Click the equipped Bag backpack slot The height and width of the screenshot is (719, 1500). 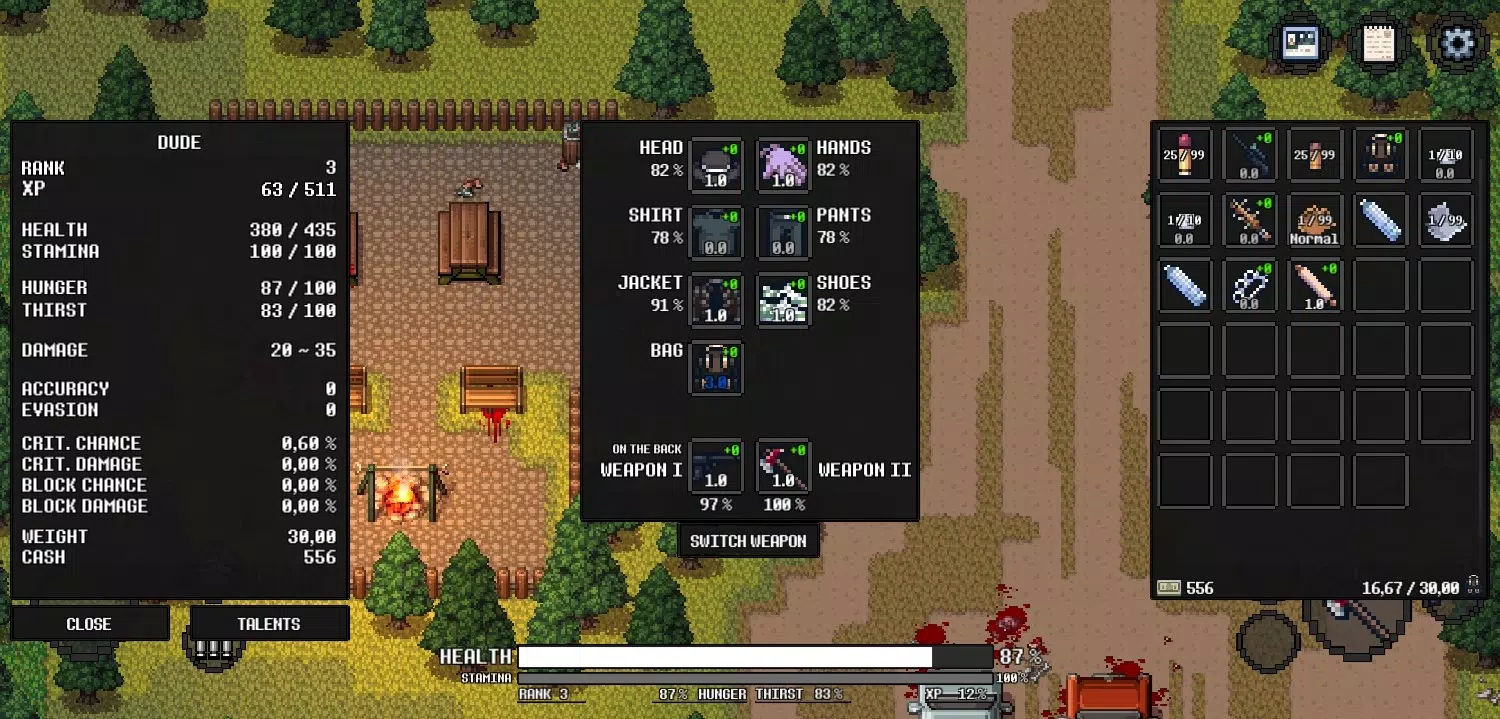point(716,367)
